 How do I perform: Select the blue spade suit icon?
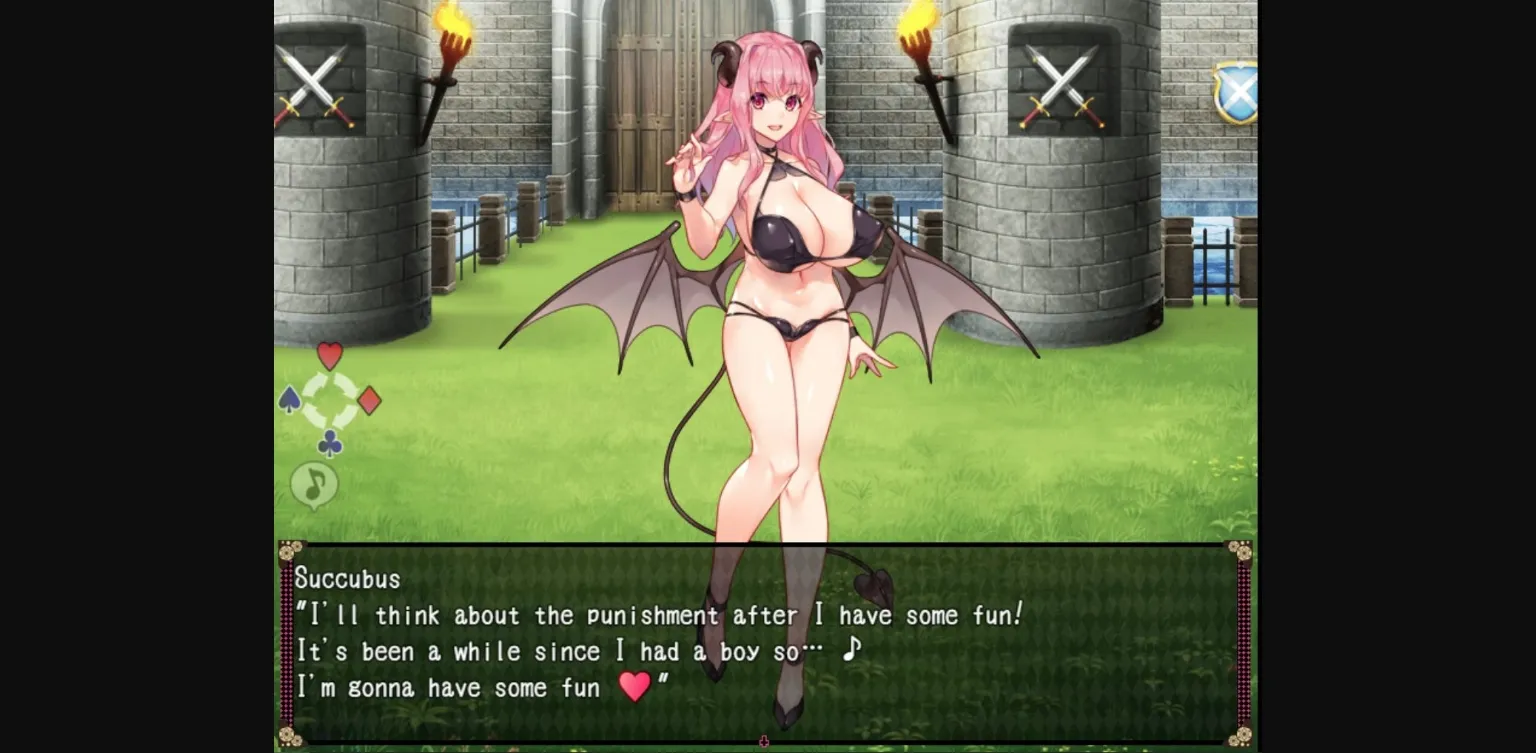pos(288,400)
